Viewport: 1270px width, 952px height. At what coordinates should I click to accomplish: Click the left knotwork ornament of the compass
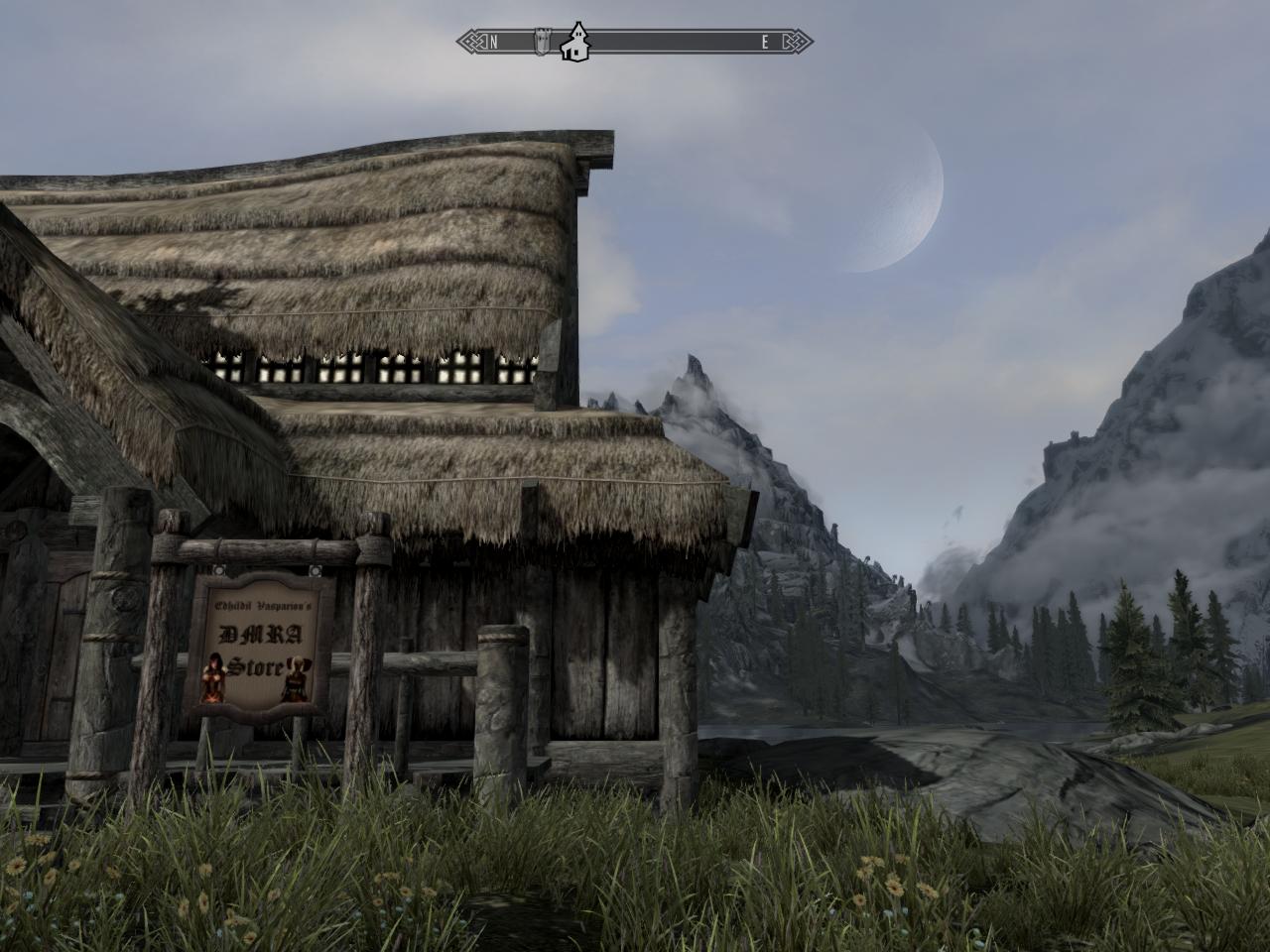[x=472, y=41]
